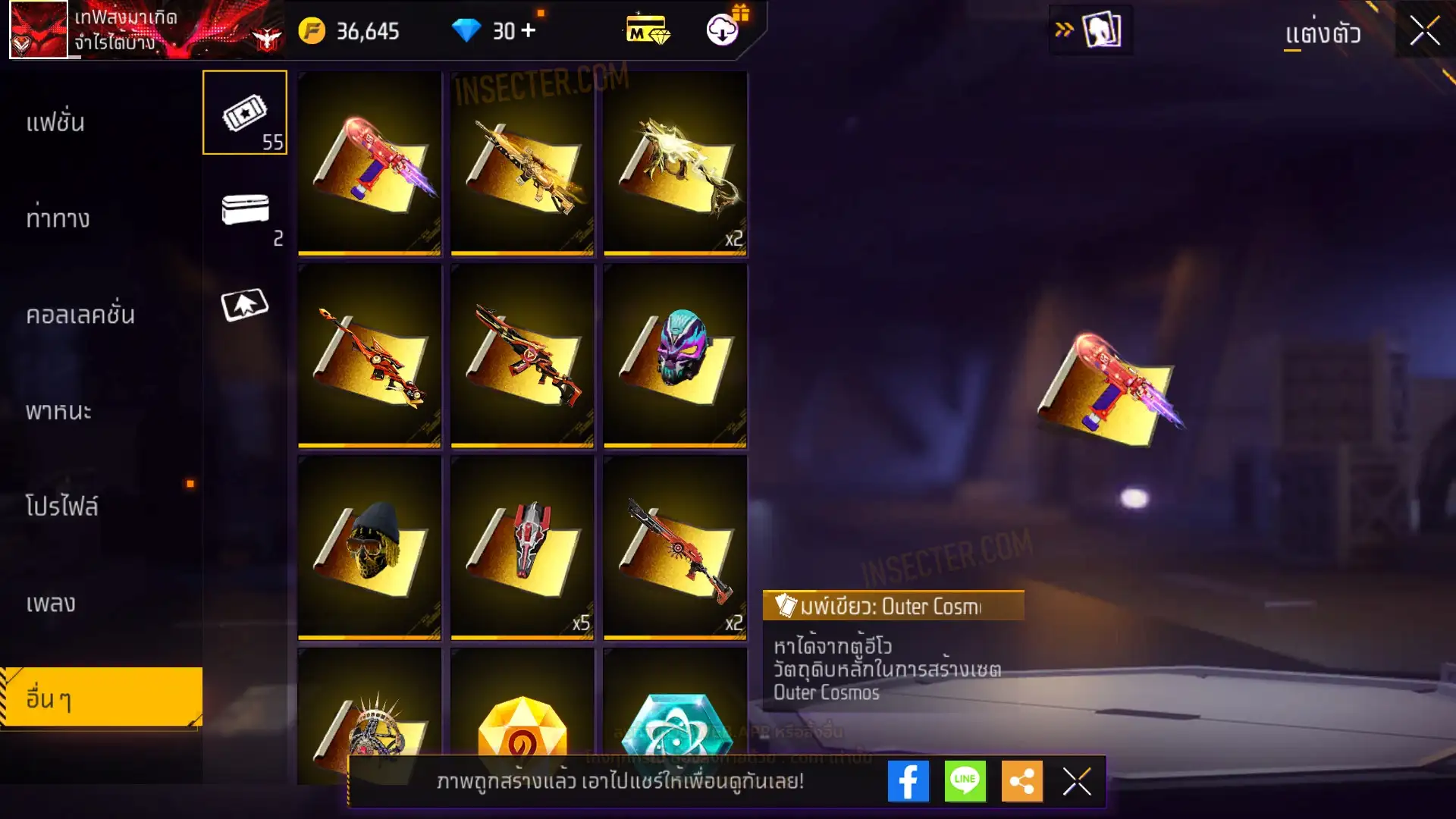Open the คอลเลคชั่น collection category

80,315
